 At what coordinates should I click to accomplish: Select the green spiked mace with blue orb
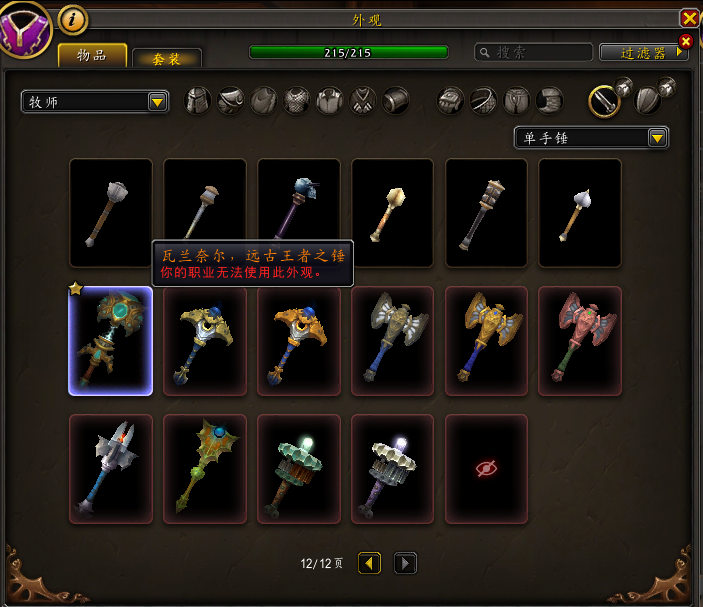point(204,468)
